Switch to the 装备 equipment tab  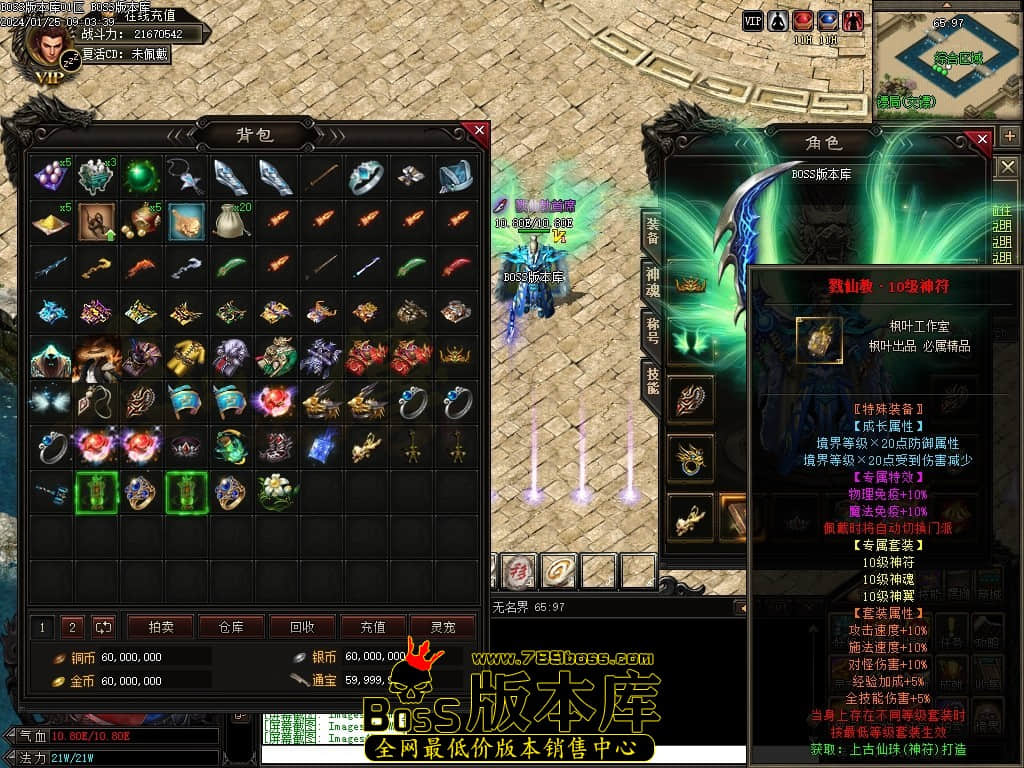tap(651, 231)
